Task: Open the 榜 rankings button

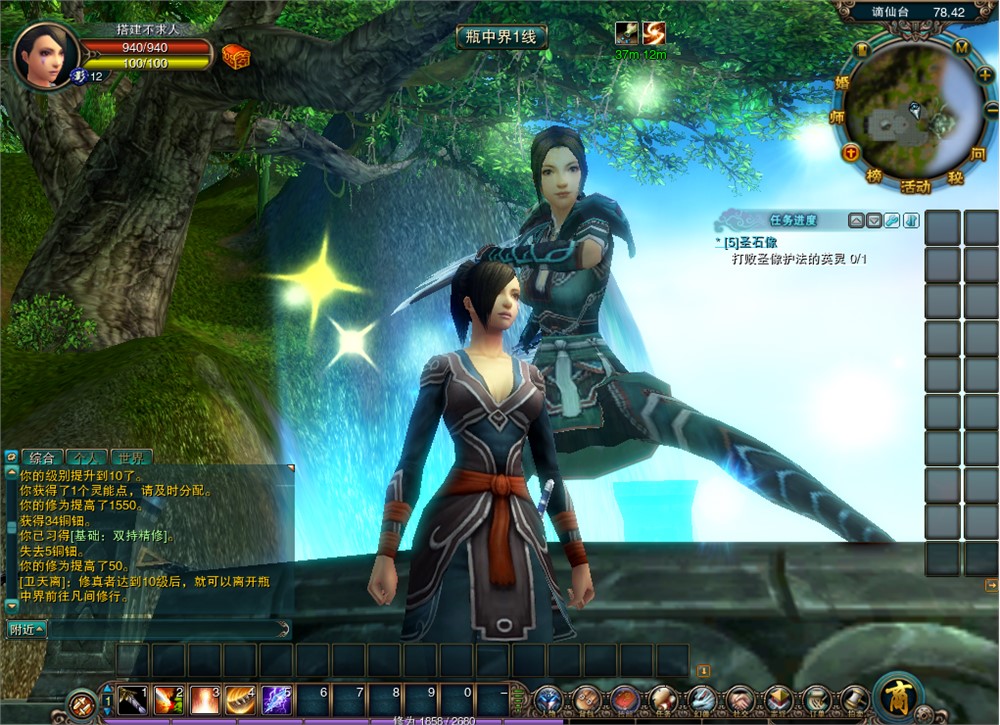Action: coord(875,177)
